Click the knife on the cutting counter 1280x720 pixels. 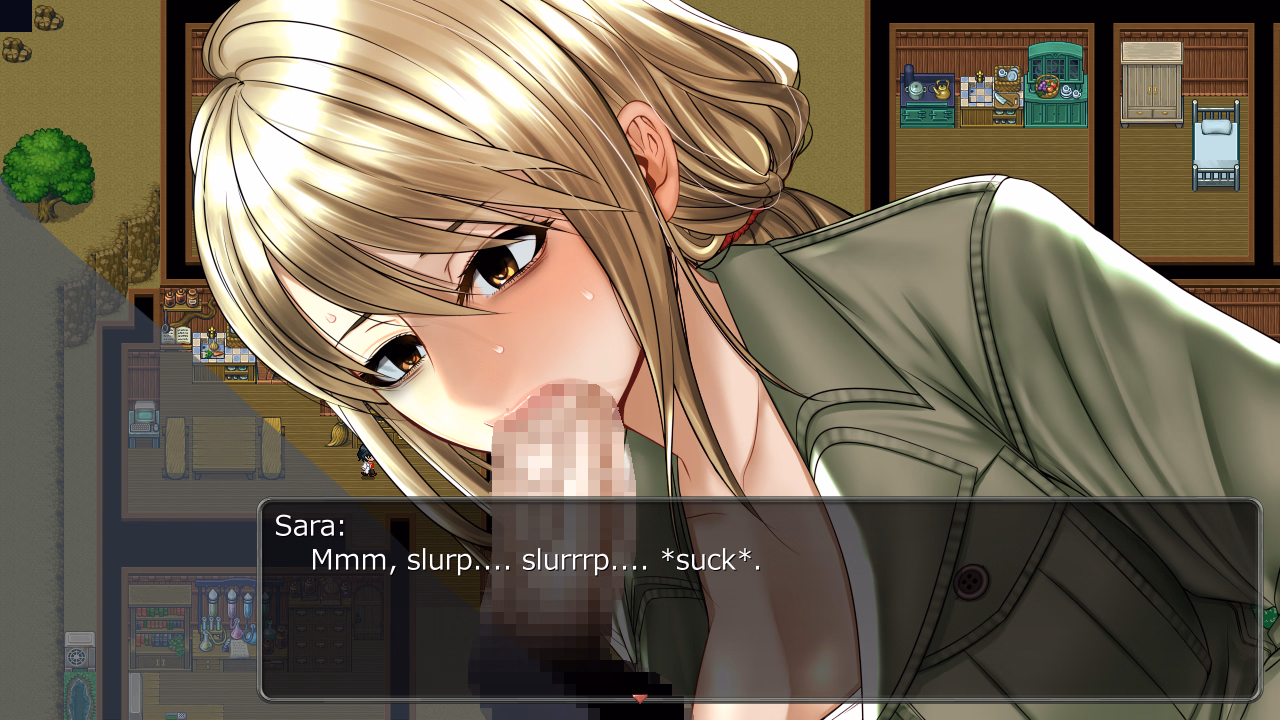tap(1003, 98)
